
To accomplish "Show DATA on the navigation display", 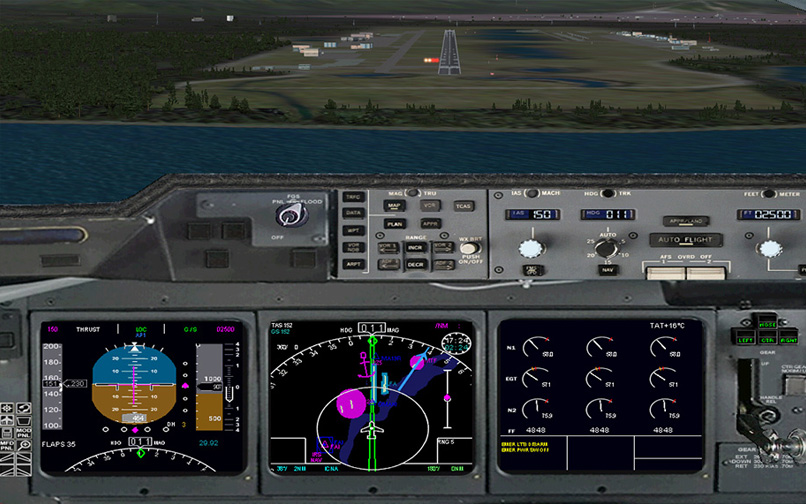I will coord(354,213).
